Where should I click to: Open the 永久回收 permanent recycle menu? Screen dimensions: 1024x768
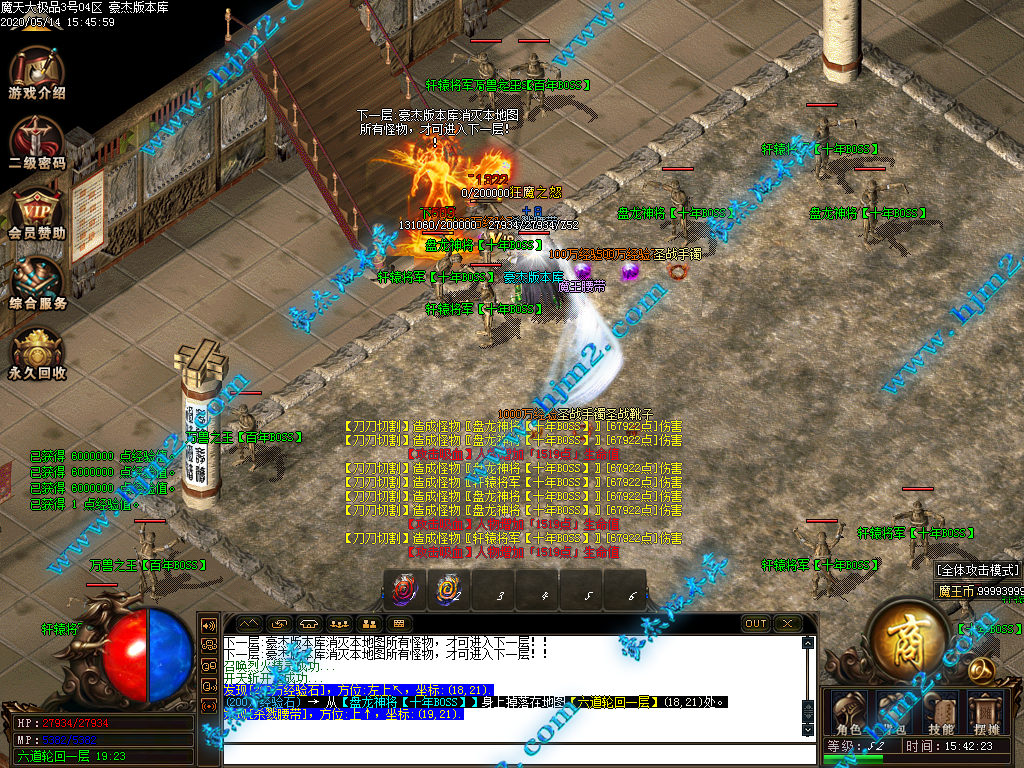[37, 350]
